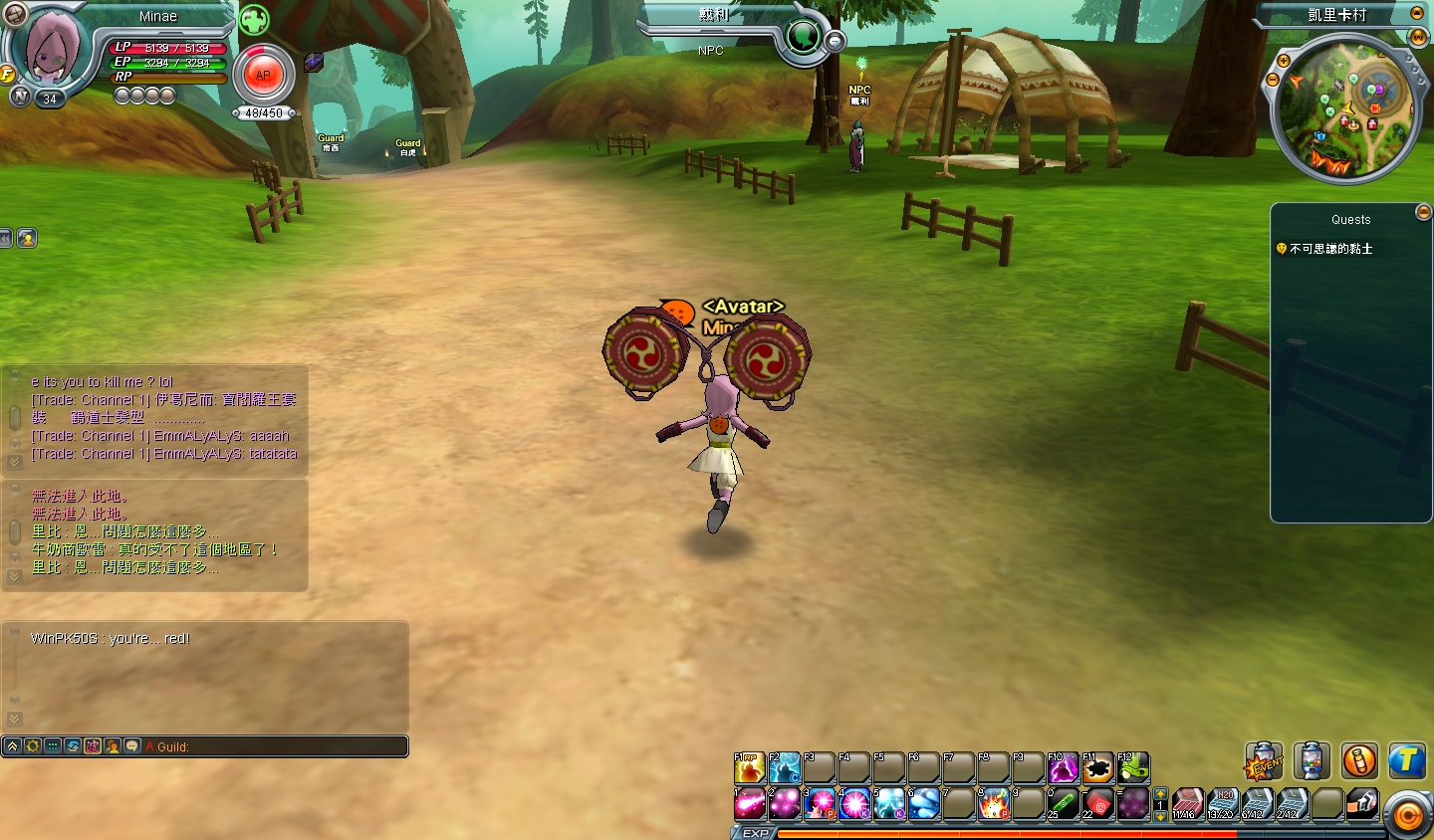Toggle the friend list icon in chat toolbar
This screenshot has width=1434, height=840.
(x=114, y=745)
